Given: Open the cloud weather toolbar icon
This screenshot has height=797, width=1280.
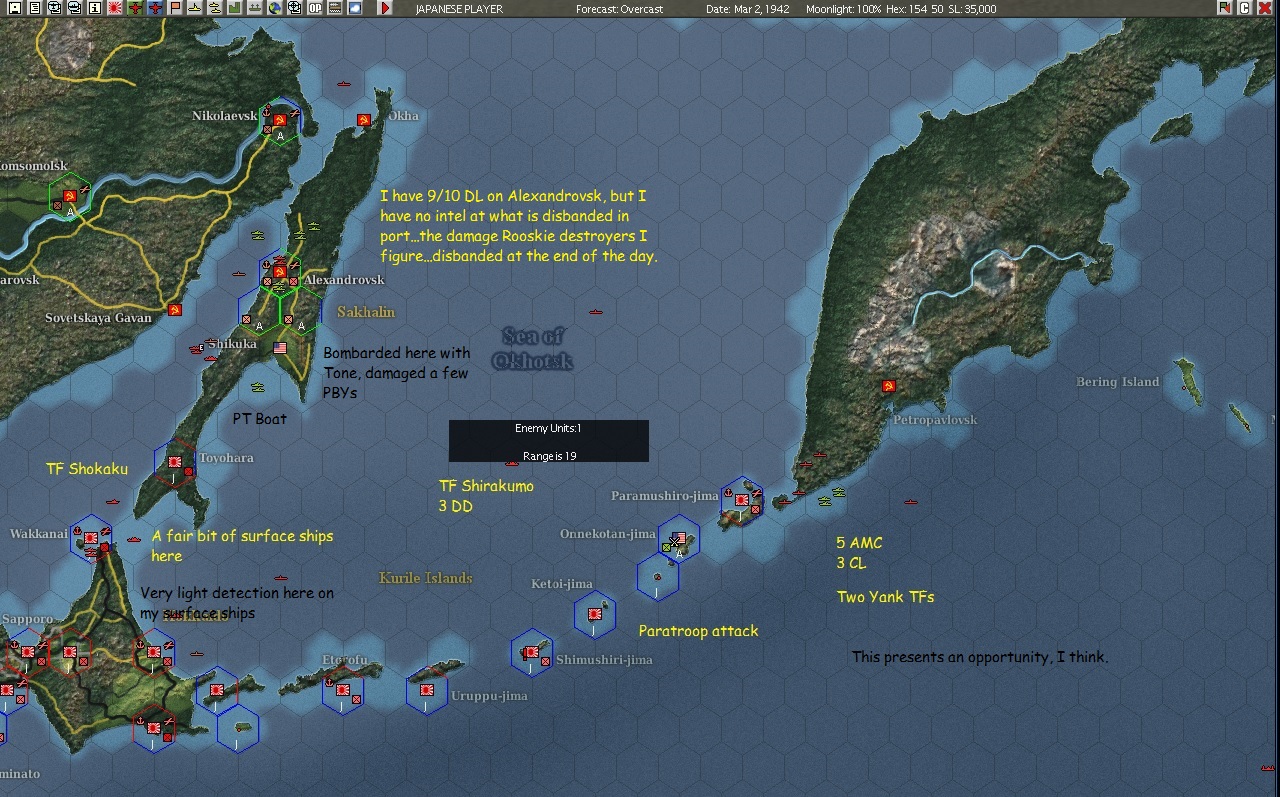Looking at the screenshot, I should (355, 8).
